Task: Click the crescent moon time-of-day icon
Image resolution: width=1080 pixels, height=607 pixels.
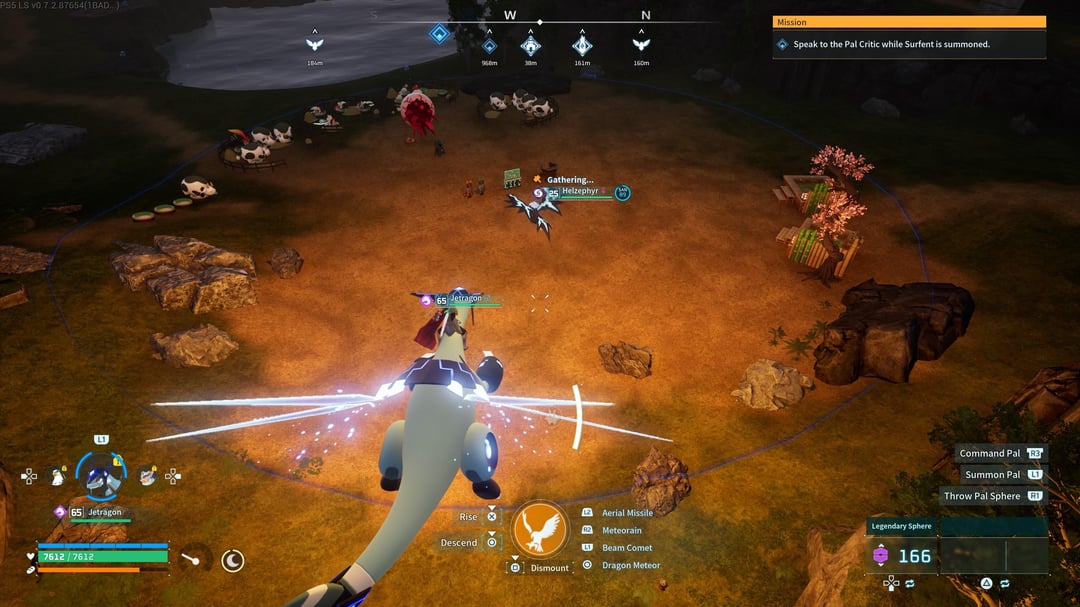Action: click(232, 560)
